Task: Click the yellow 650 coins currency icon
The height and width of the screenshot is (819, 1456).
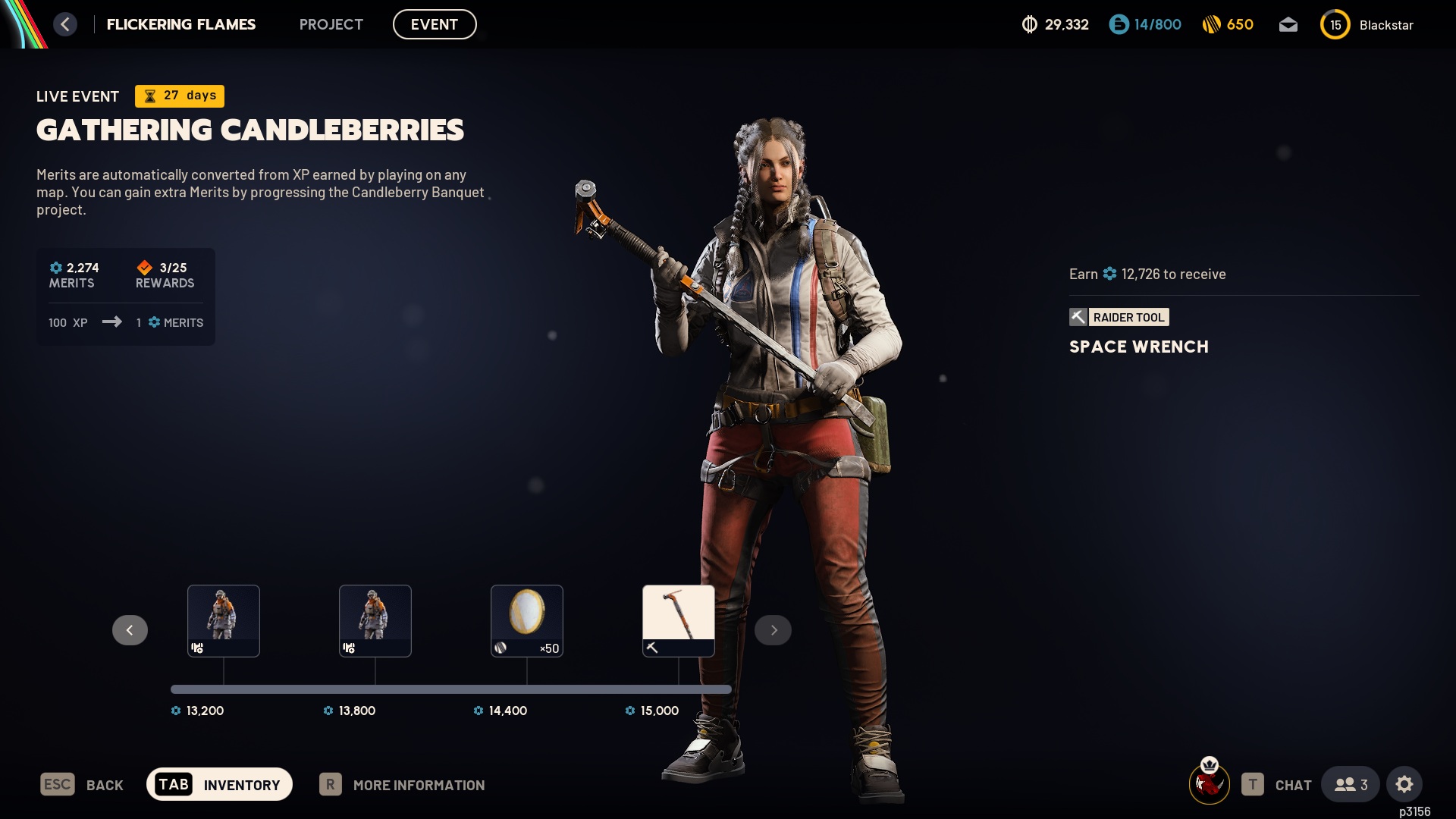Action: [x=1213, y=24]
